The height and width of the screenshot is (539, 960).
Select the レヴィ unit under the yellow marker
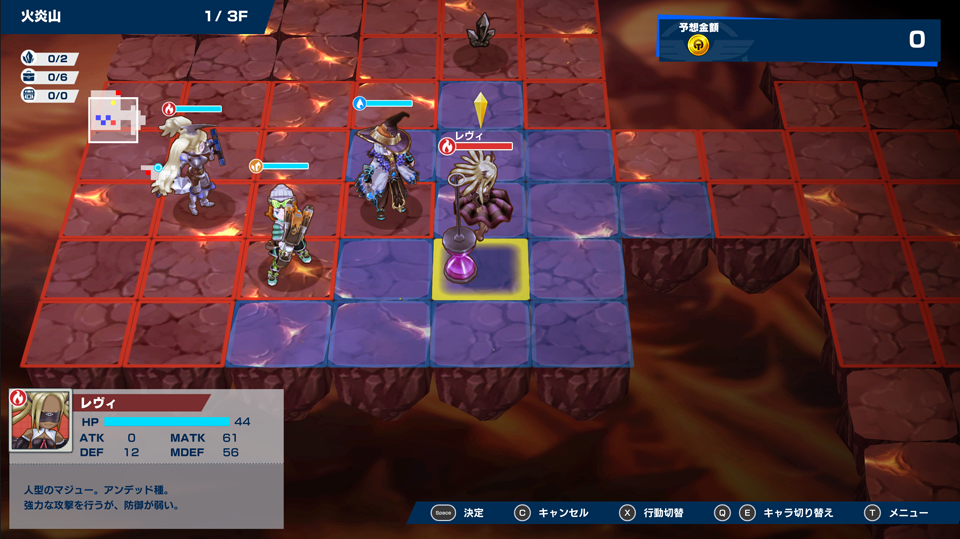[x=477, y=198]
